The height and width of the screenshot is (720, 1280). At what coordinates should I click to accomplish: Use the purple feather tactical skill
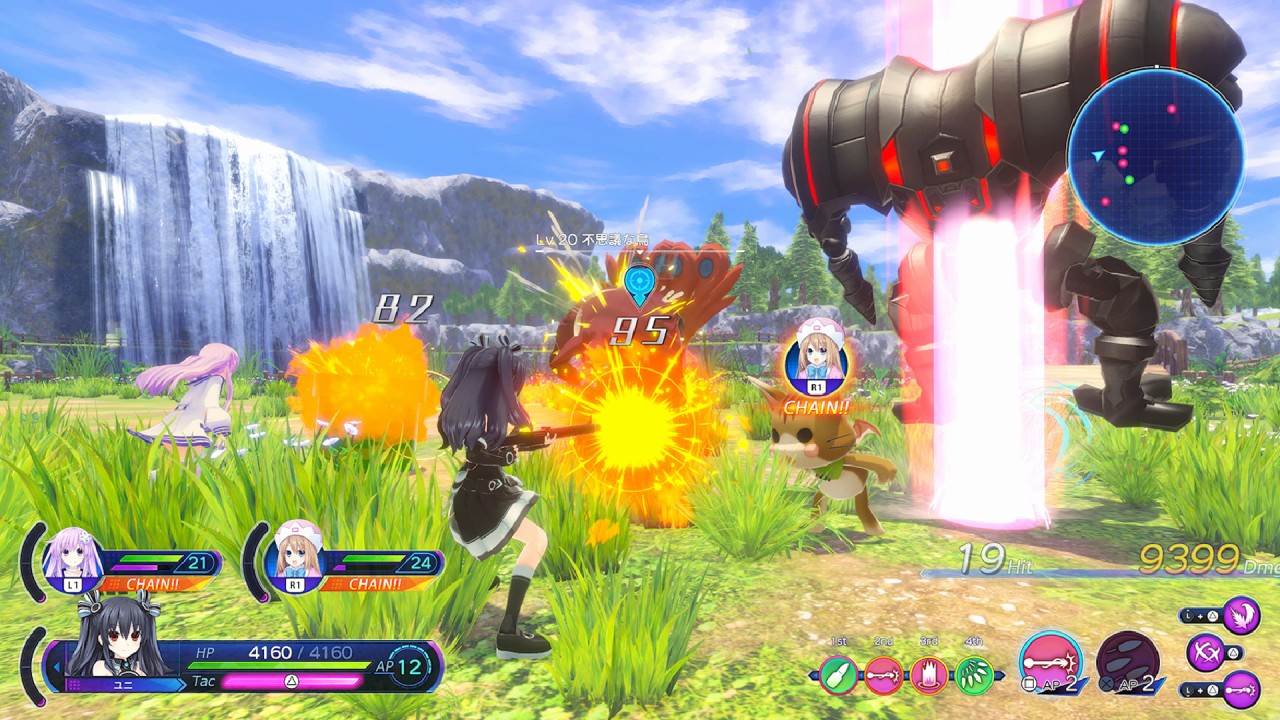coord(1240,614)
